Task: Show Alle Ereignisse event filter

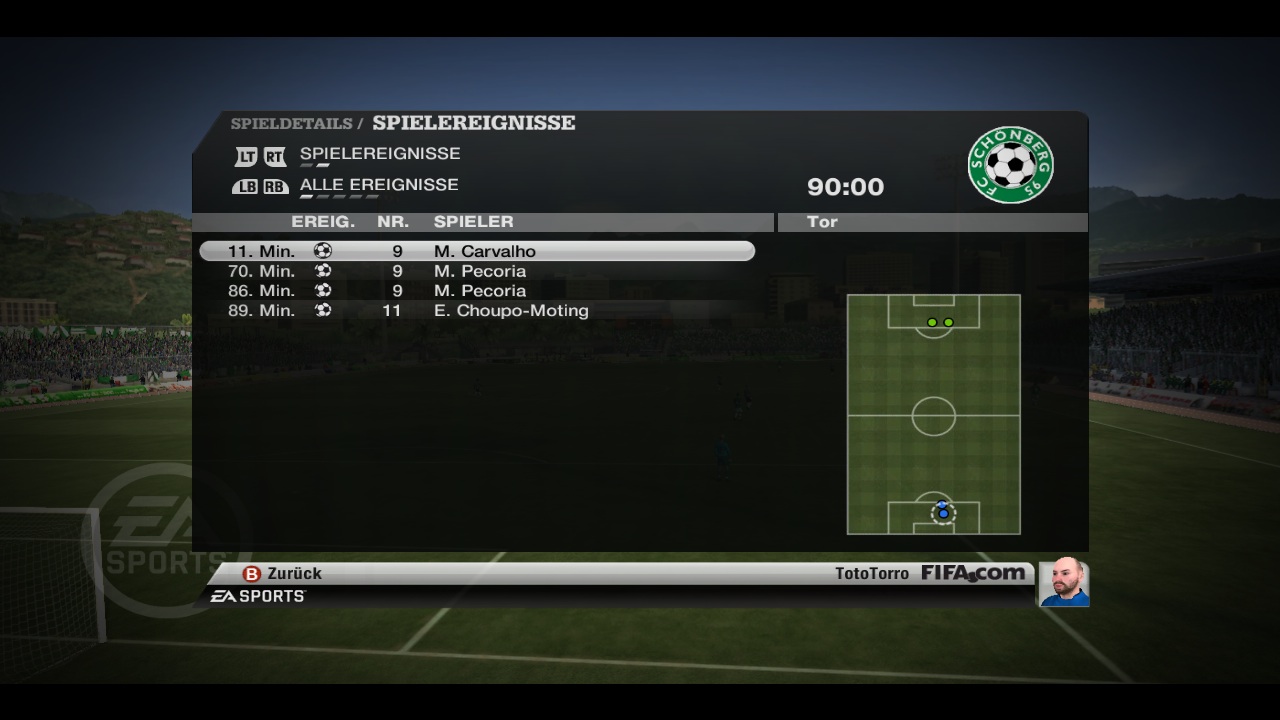Action: tap(378, 185)
